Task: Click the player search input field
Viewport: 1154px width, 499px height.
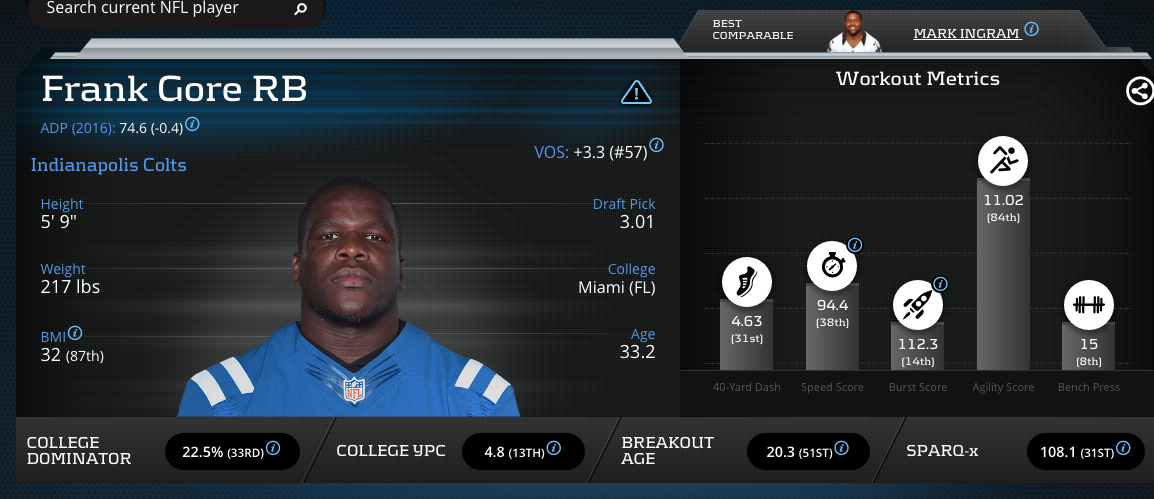Action: coord(160,9)
